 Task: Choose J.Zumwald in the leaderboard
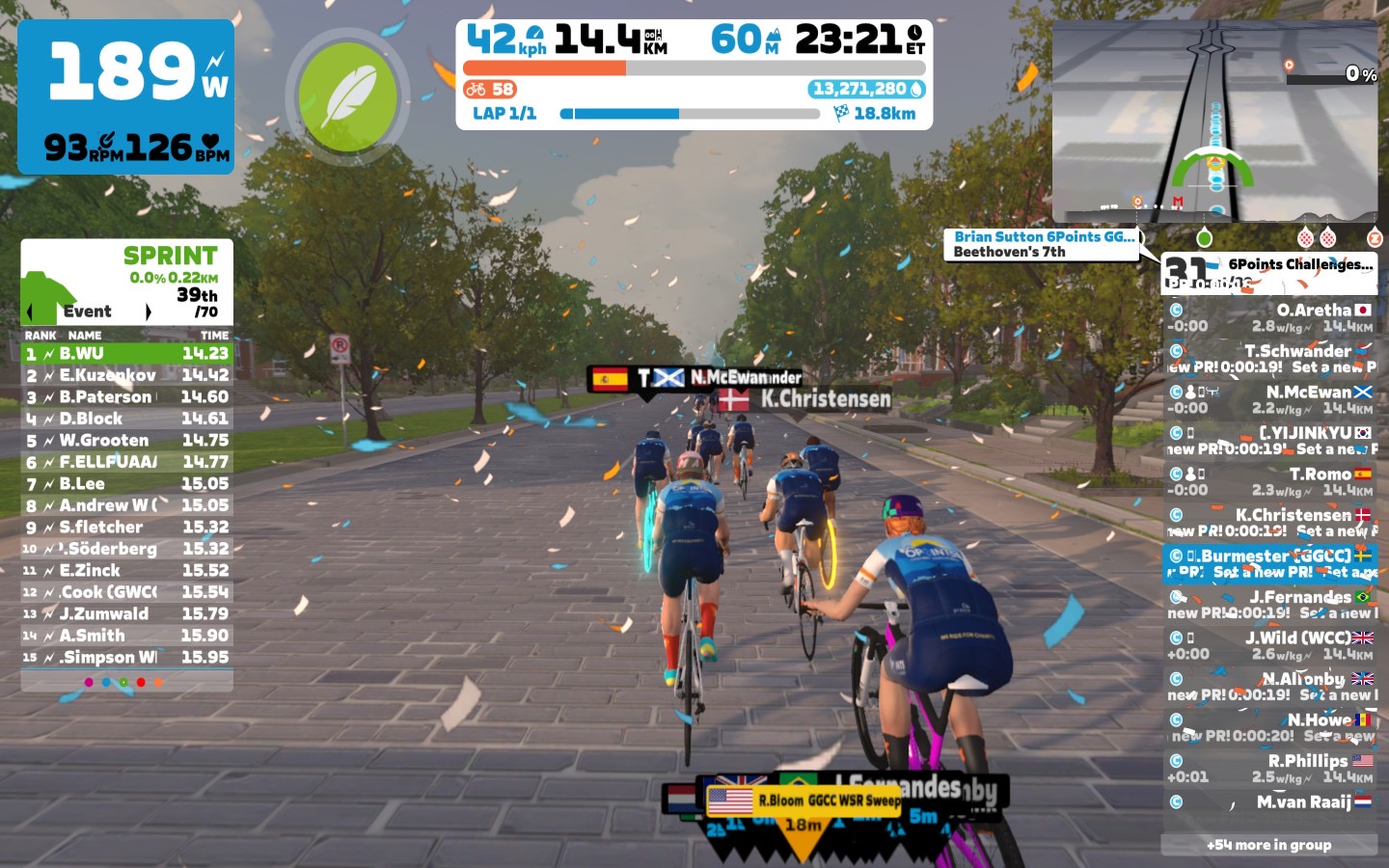126,614
